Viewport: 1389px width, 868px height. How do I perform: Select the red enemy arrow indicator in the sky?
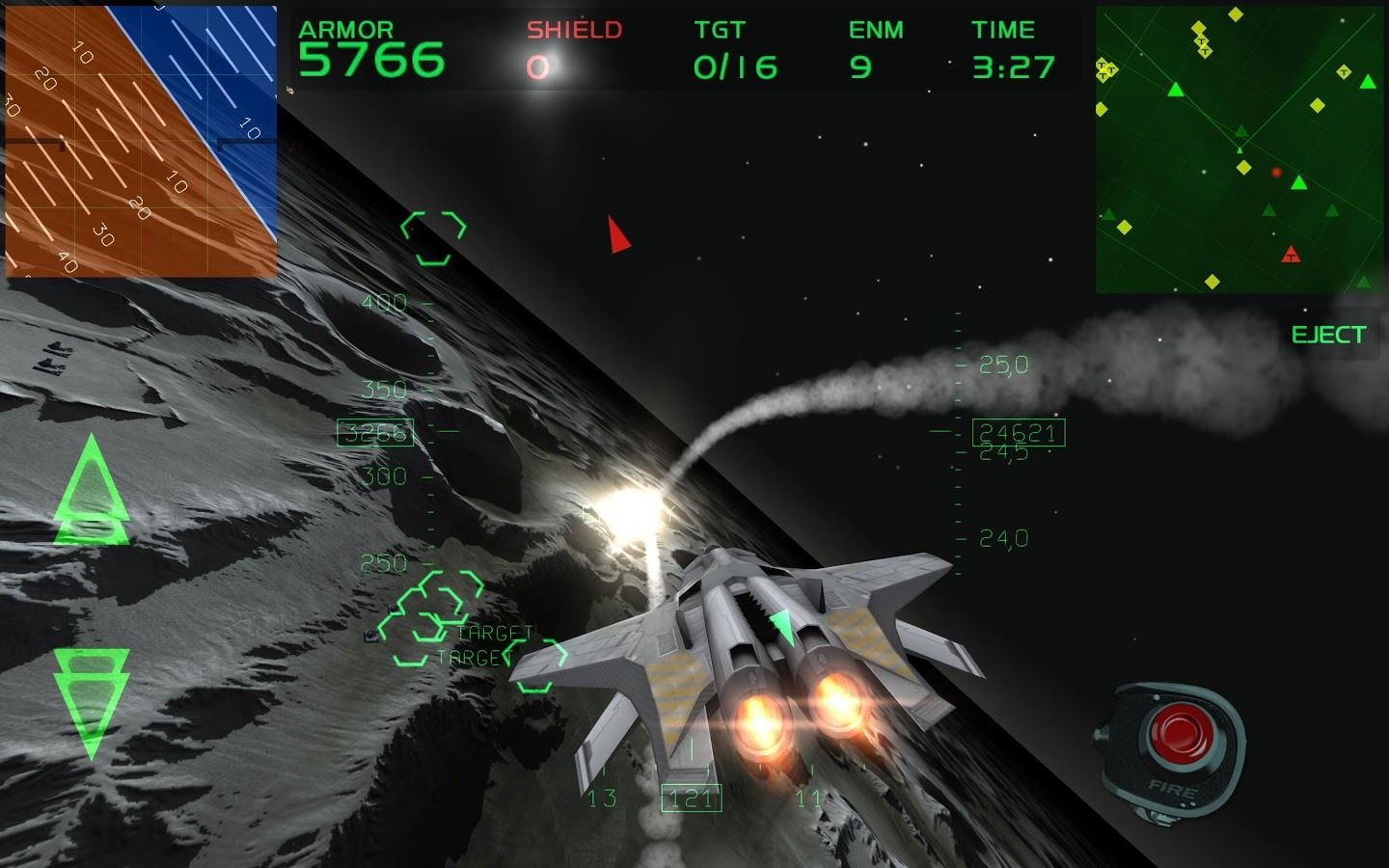615,234
